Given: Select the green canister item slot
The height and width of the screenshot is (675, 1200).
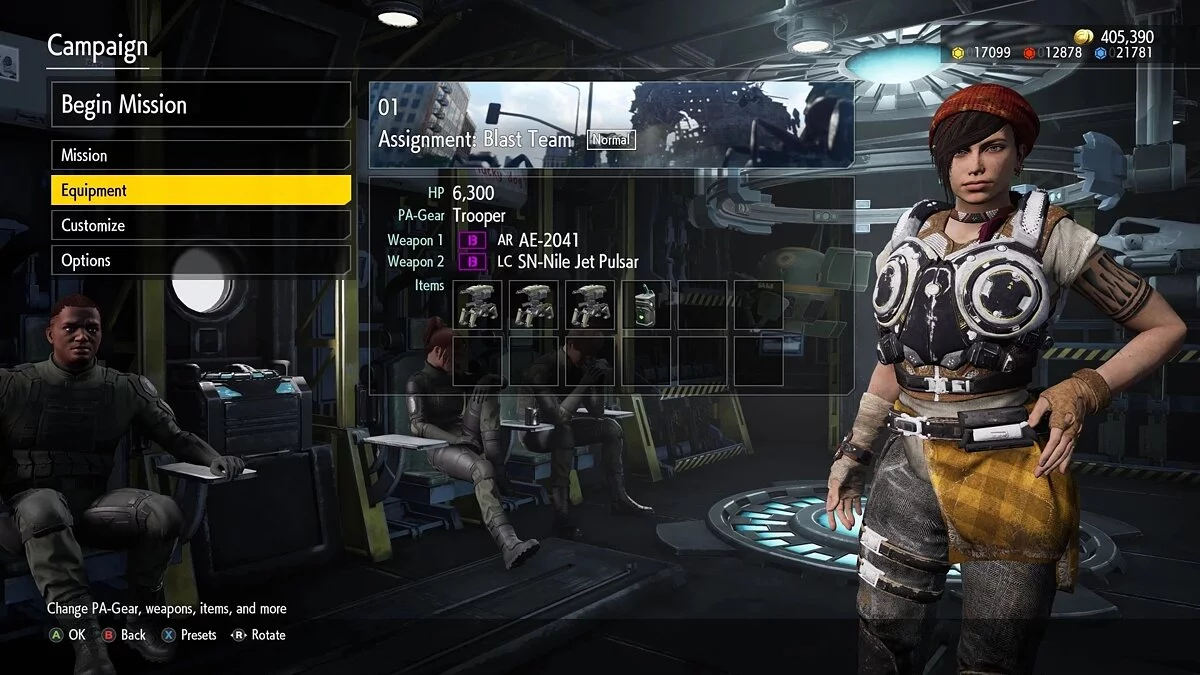Looking at the screenshot, I should pyautogui.click(x=645, y=304).
